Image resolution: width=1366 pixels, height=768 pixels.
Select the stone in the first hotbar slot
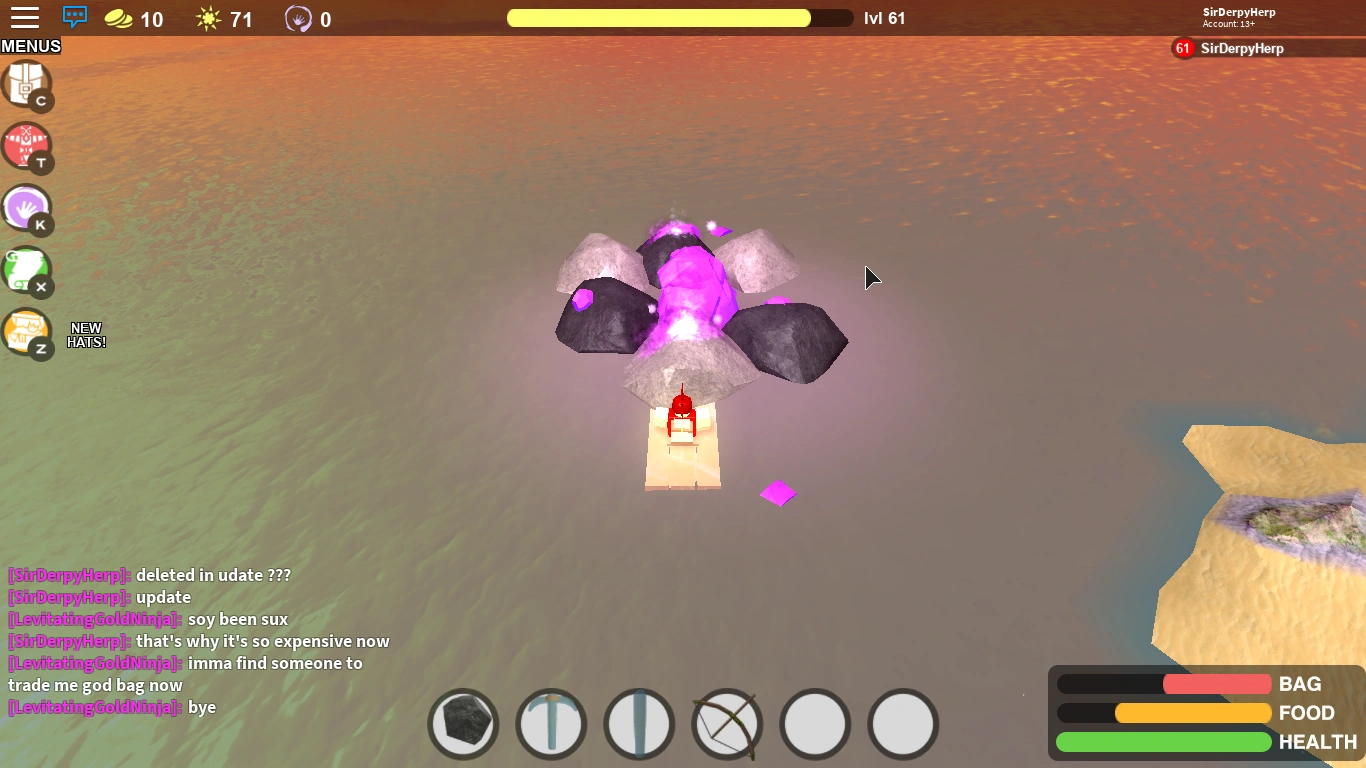(463, 723)
